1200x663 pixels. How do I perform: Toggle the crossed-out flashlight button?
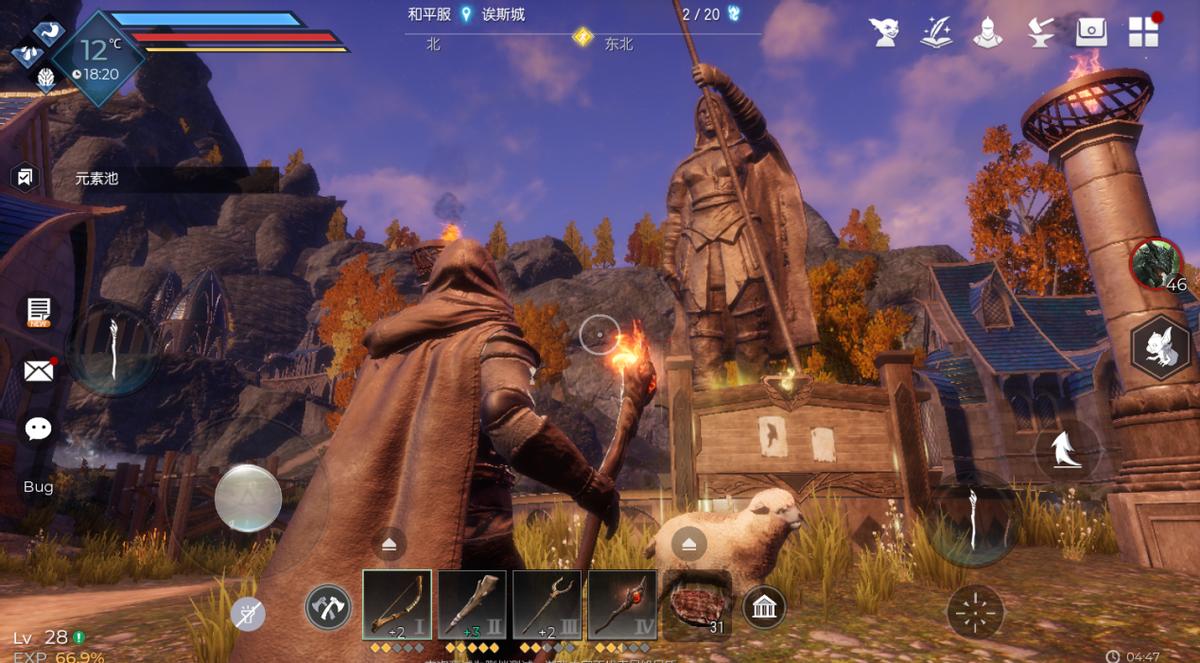point(248,613)
